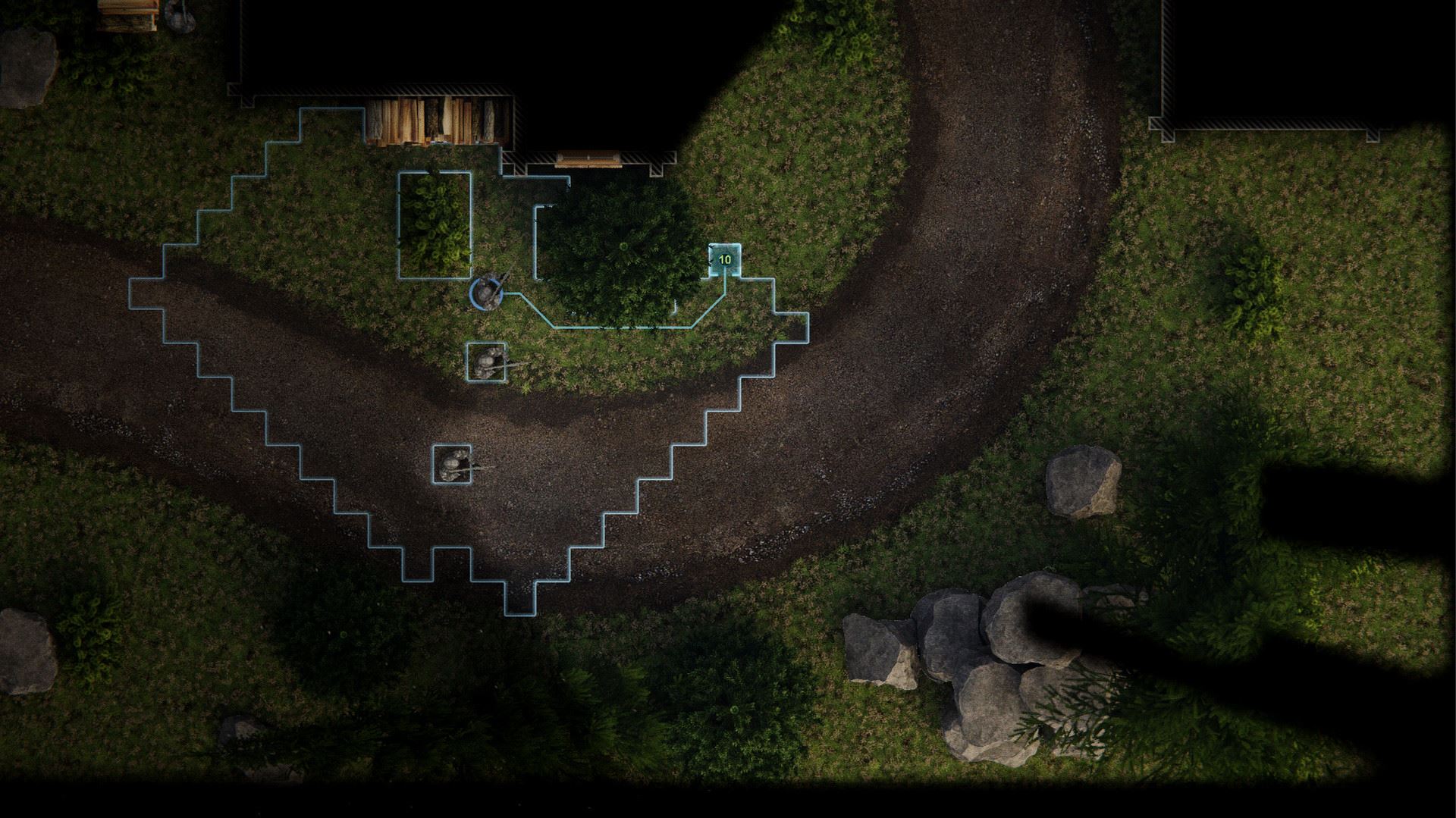This screenshot has height=818, width=1456.
Task: Select the boxed soldier on the dirt road
Action: click(452, 463)
